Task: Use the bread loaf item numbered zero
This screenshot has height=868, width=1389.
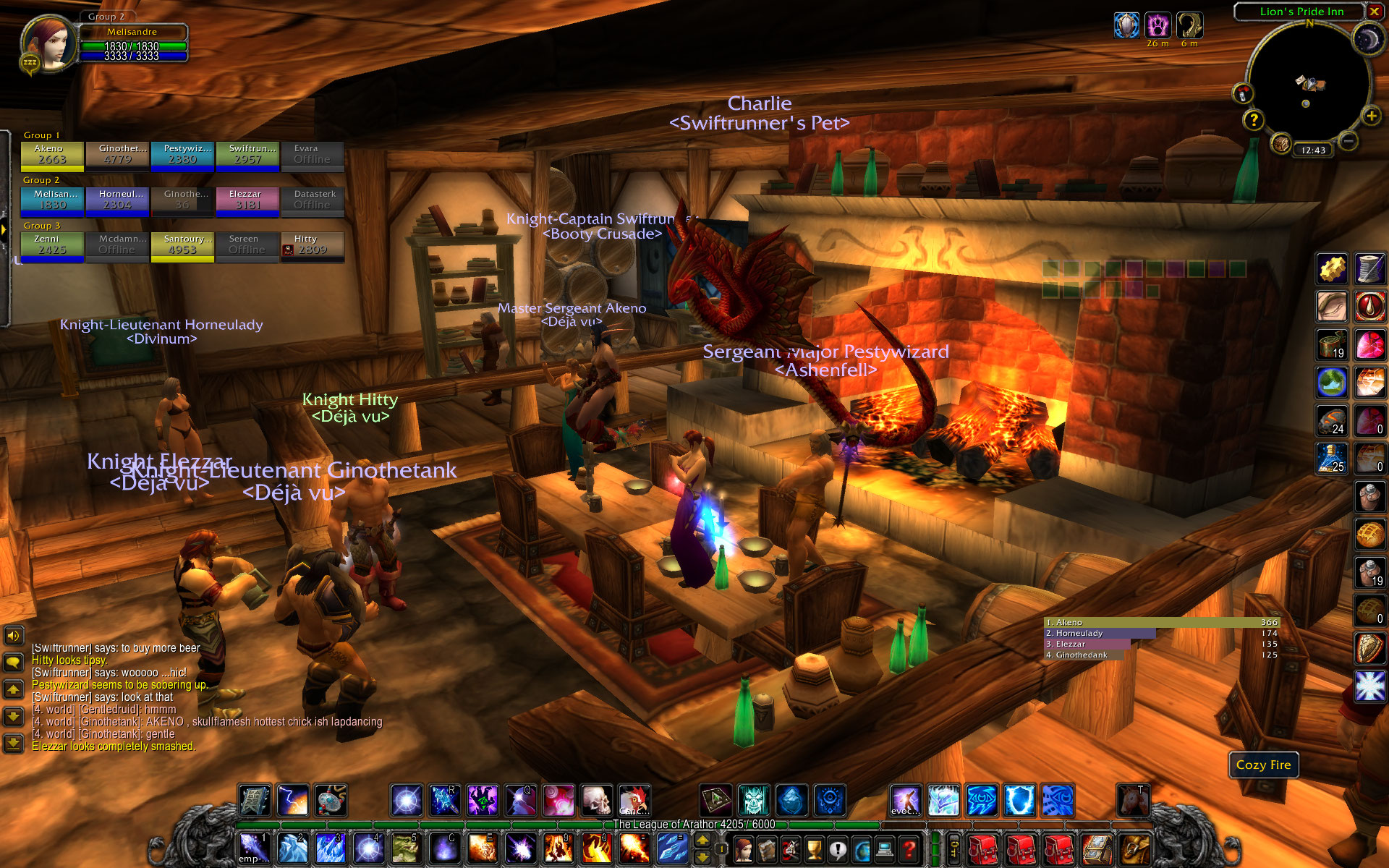Action: coord(1369,612)
